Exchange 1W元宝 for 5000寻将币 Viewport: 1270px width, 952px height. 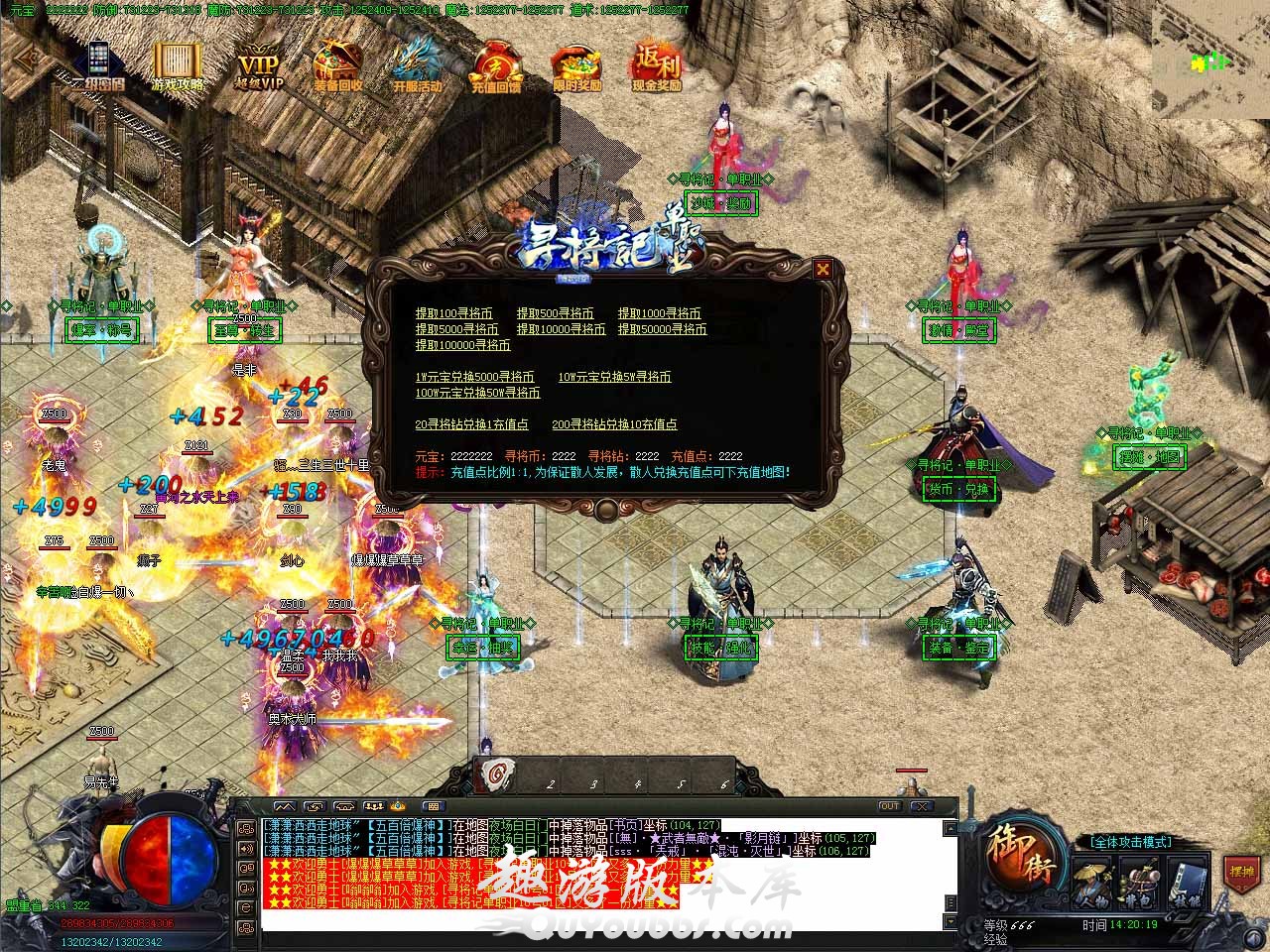coord(474,377)
